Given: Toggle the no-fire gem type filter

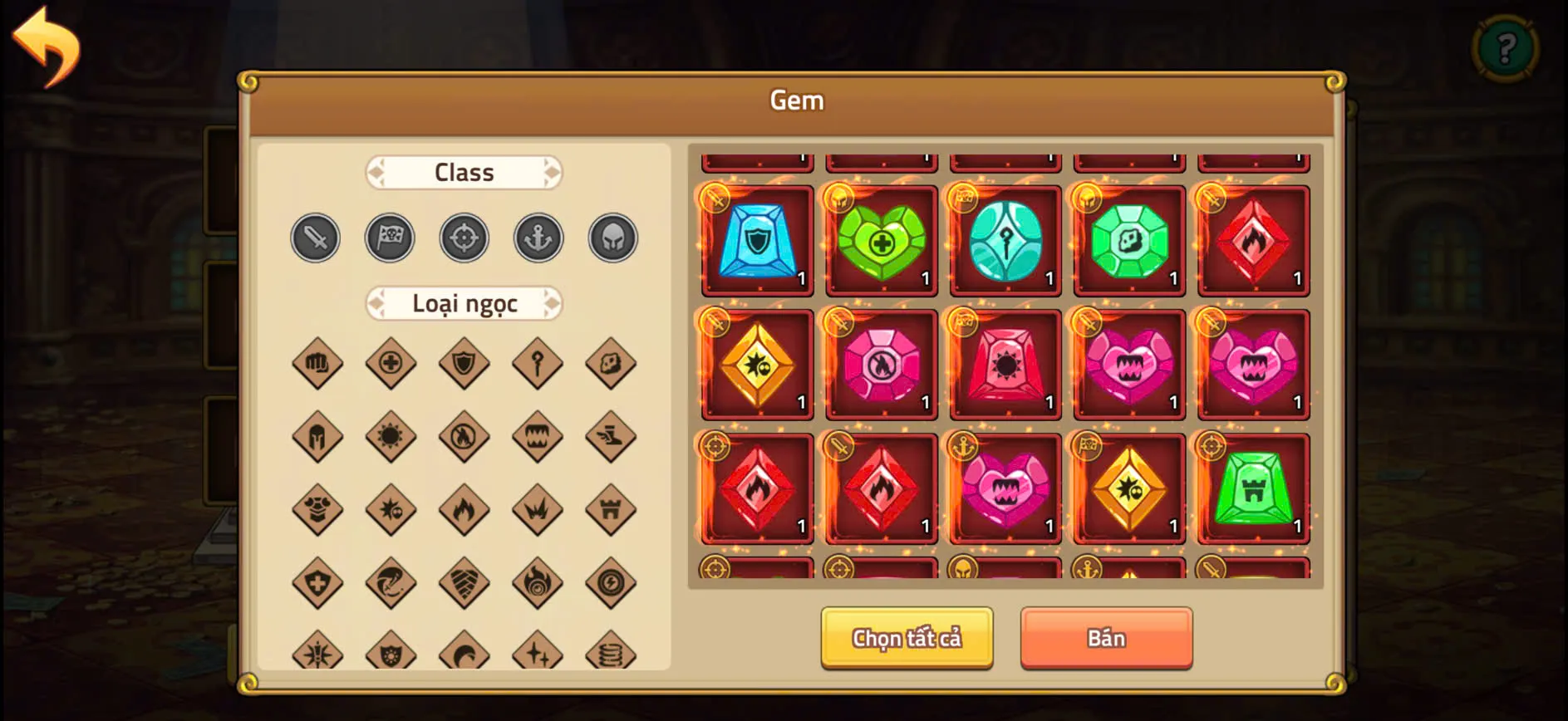Looking at the screenshot, I should (465, 436).
